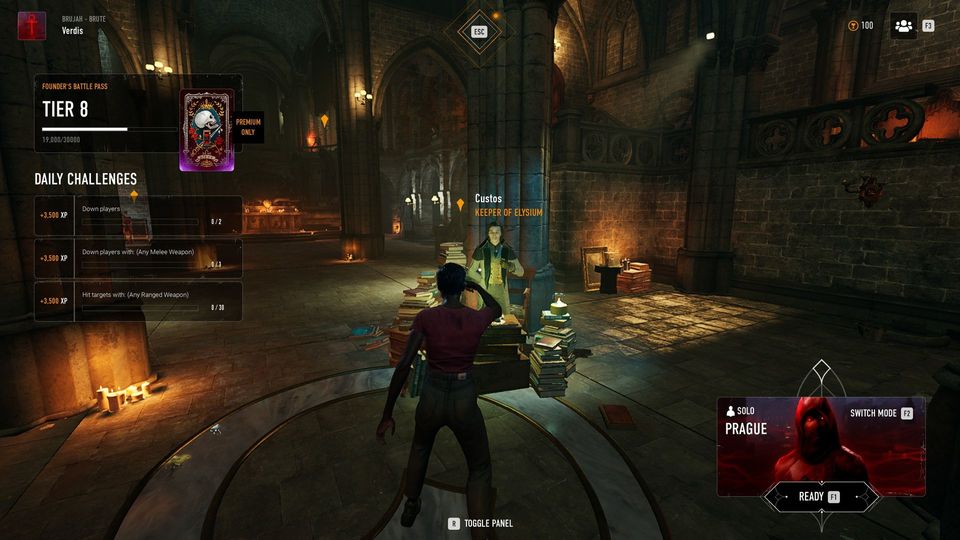
Task: Open the Founder's Battle Pass Tier 8 panel
Action: click(106, 113)
